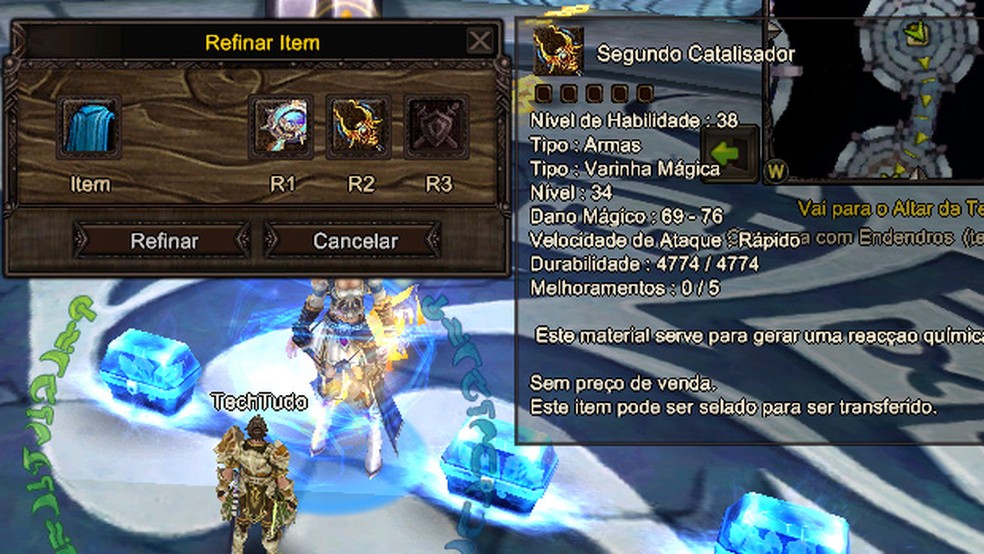Select the R3 shield slot
984x554 pixels.
(437, 128)
